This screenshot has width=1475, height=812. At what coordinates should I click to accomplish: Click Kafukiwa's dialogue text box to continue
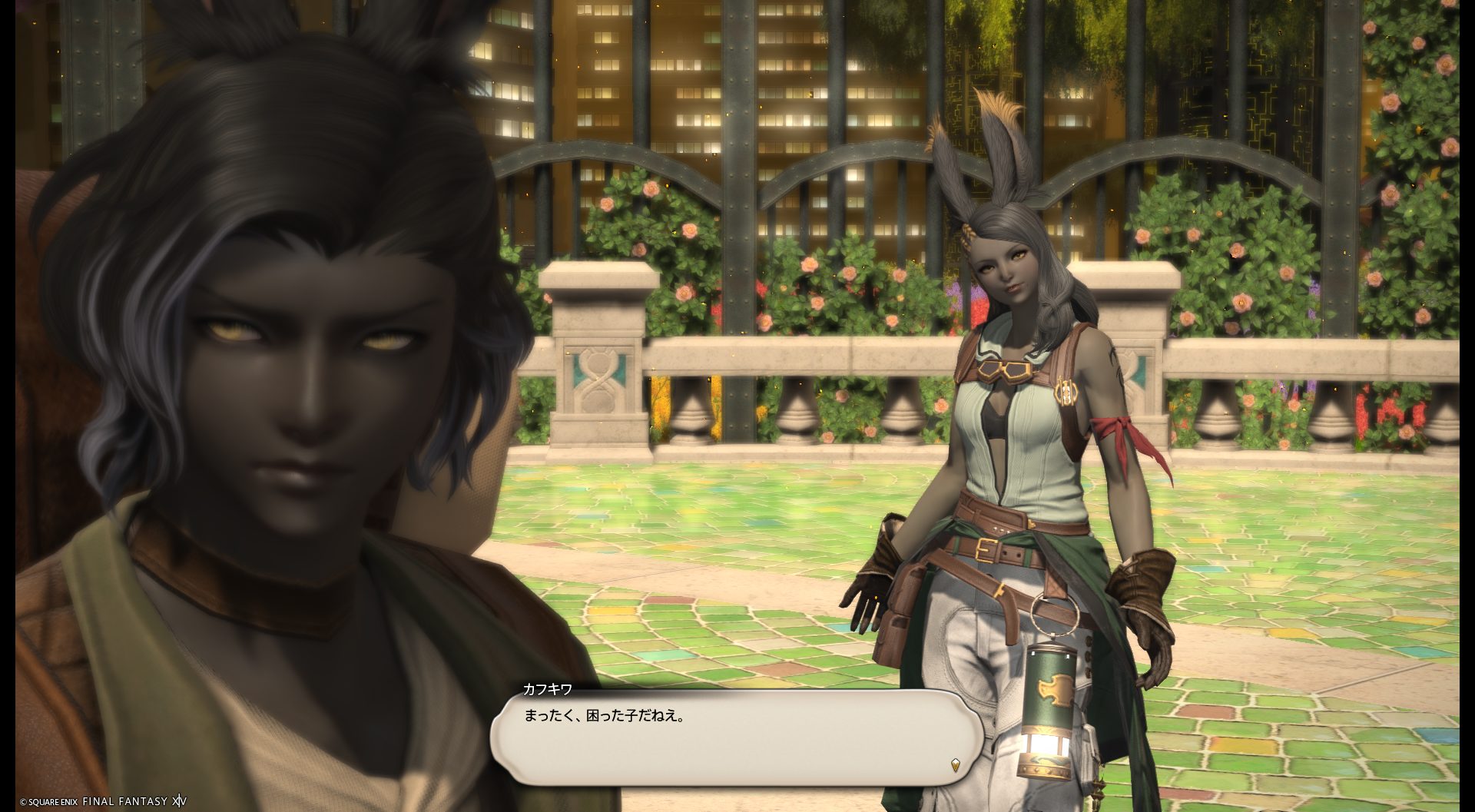point(736,737)
